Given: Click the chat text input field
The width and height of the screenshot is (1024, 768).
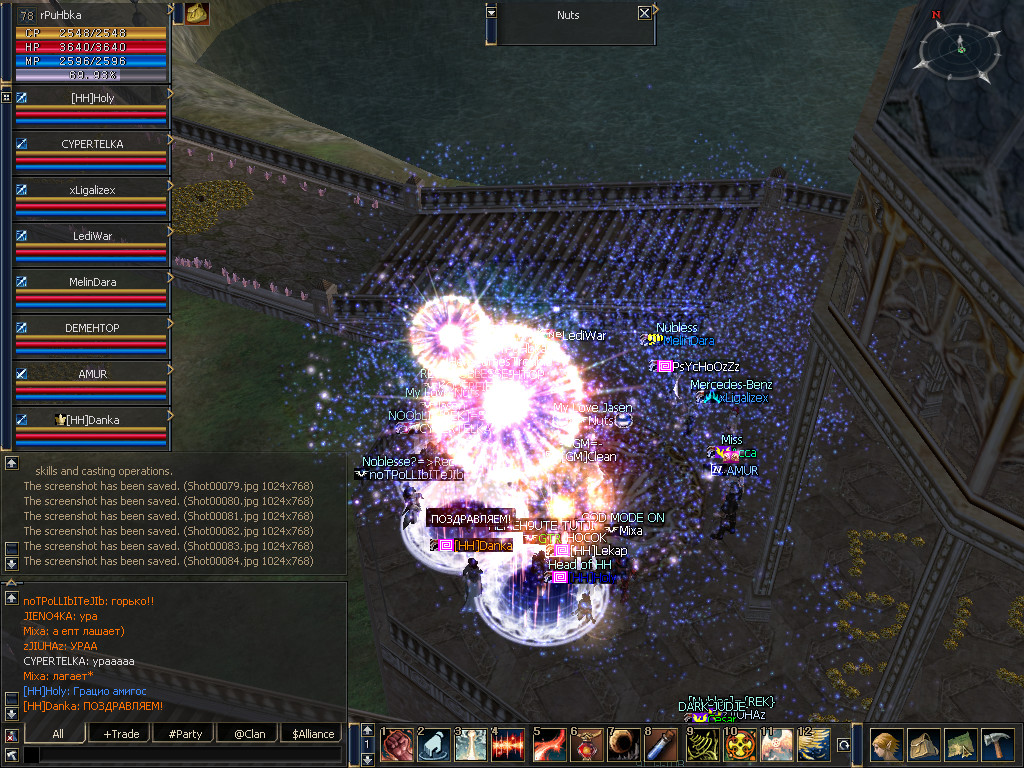Looking at the screenshot, I should (182, 755).
